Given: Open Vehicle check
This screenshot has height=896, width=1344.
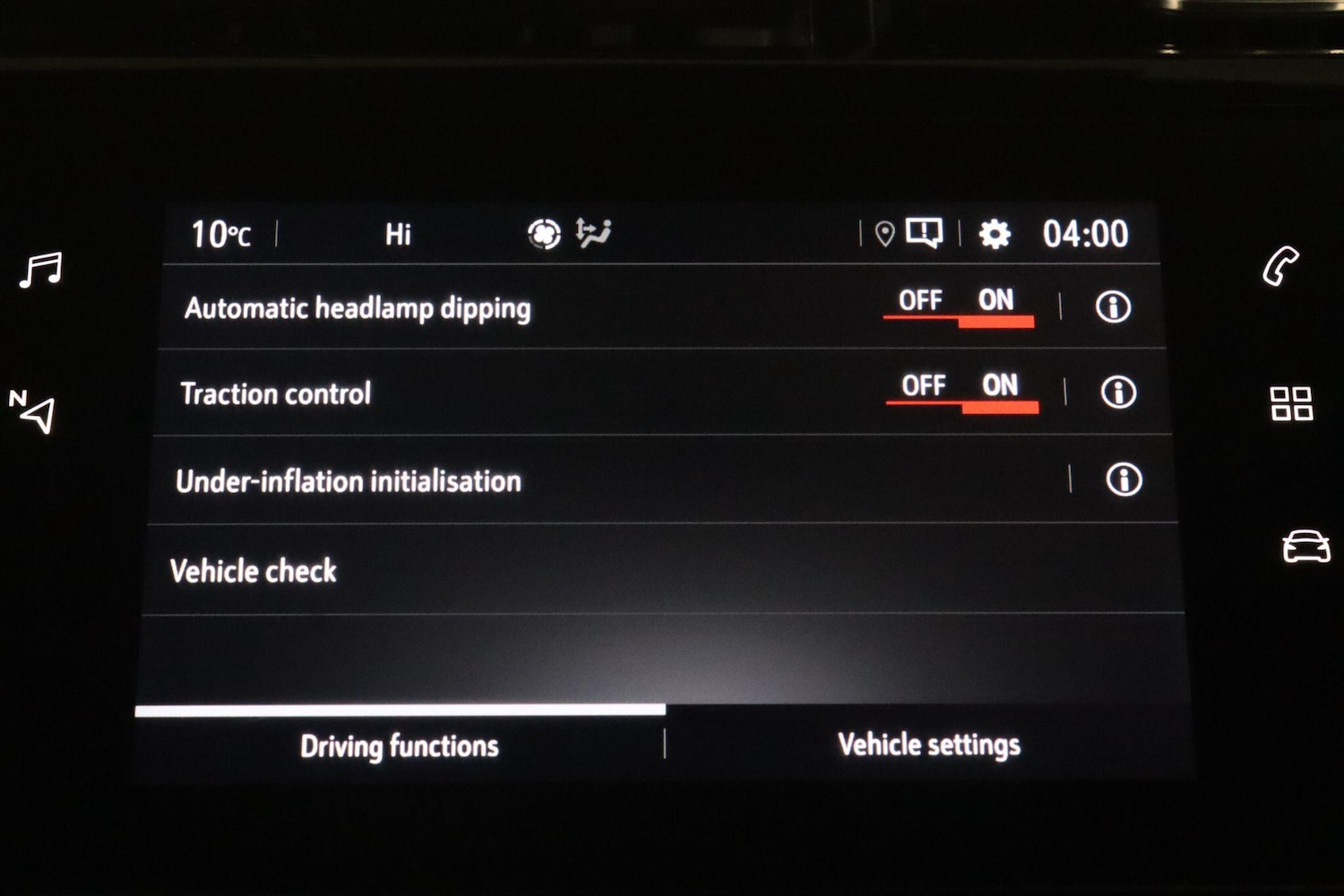Looking at the screenshot, I should pos(254,570).
